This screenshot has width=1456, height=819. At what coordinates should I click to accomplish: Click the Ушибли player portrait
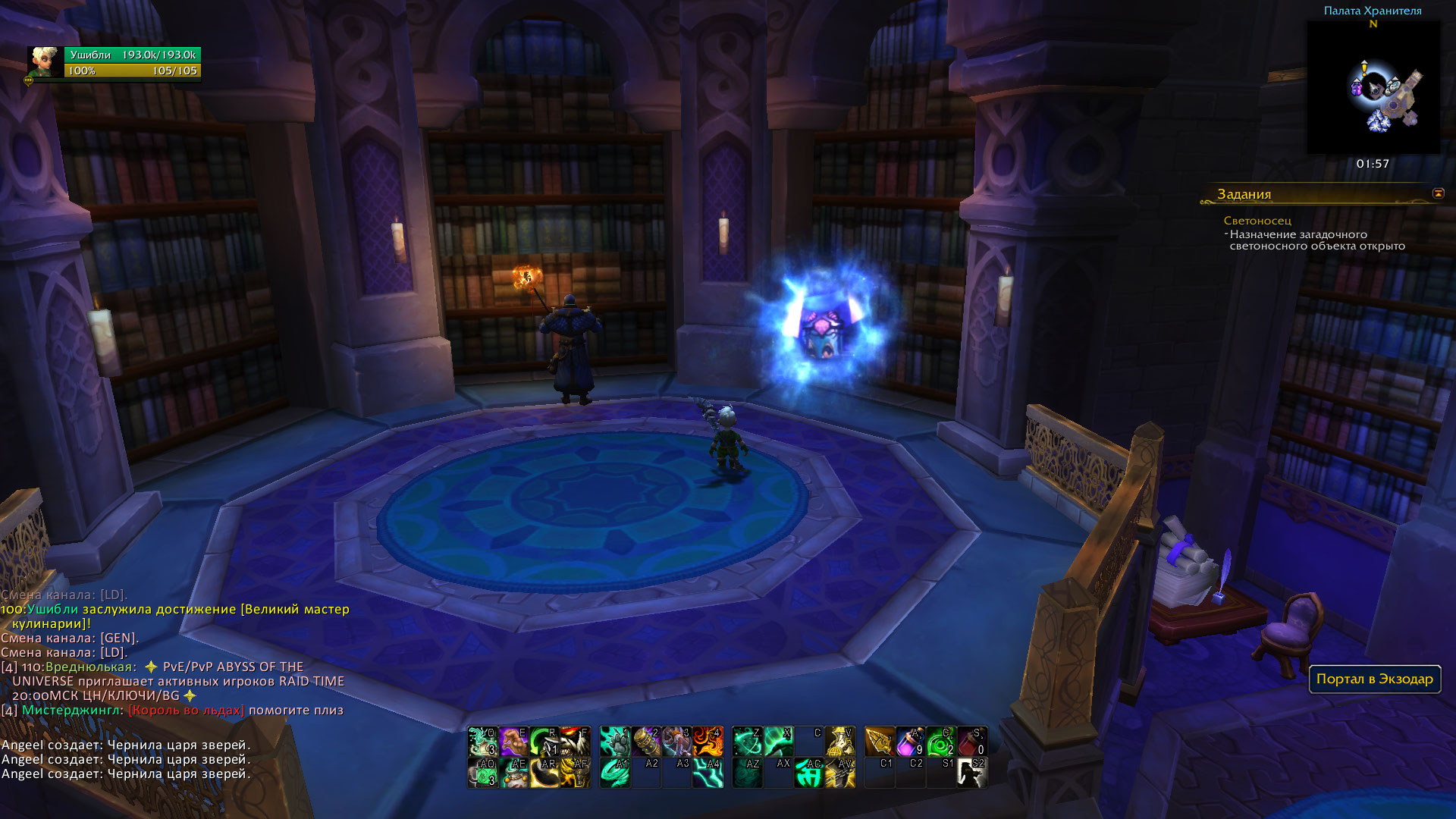45,63
